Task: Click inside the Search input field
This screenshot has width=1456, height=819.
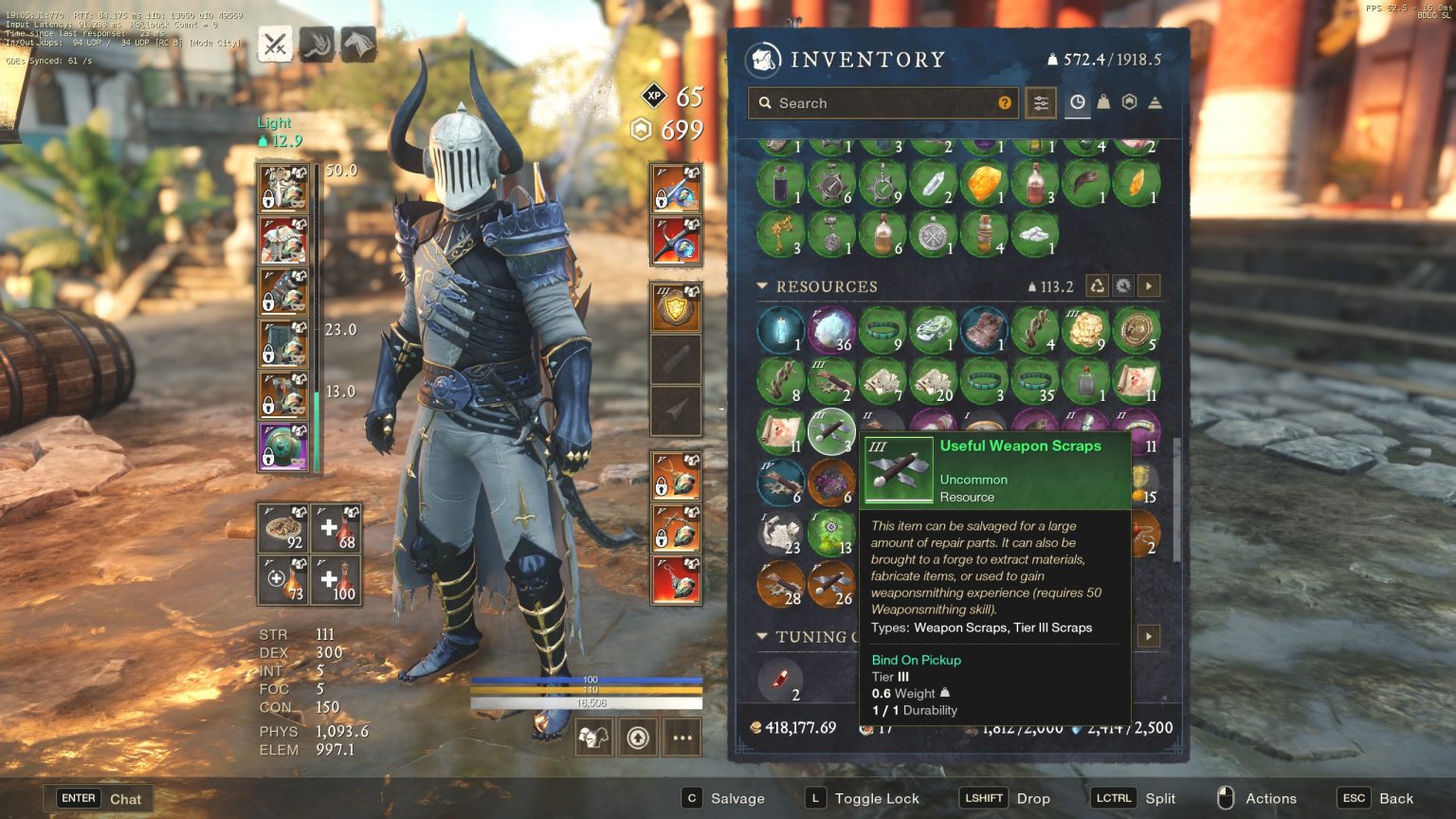Action: [882, 102]
